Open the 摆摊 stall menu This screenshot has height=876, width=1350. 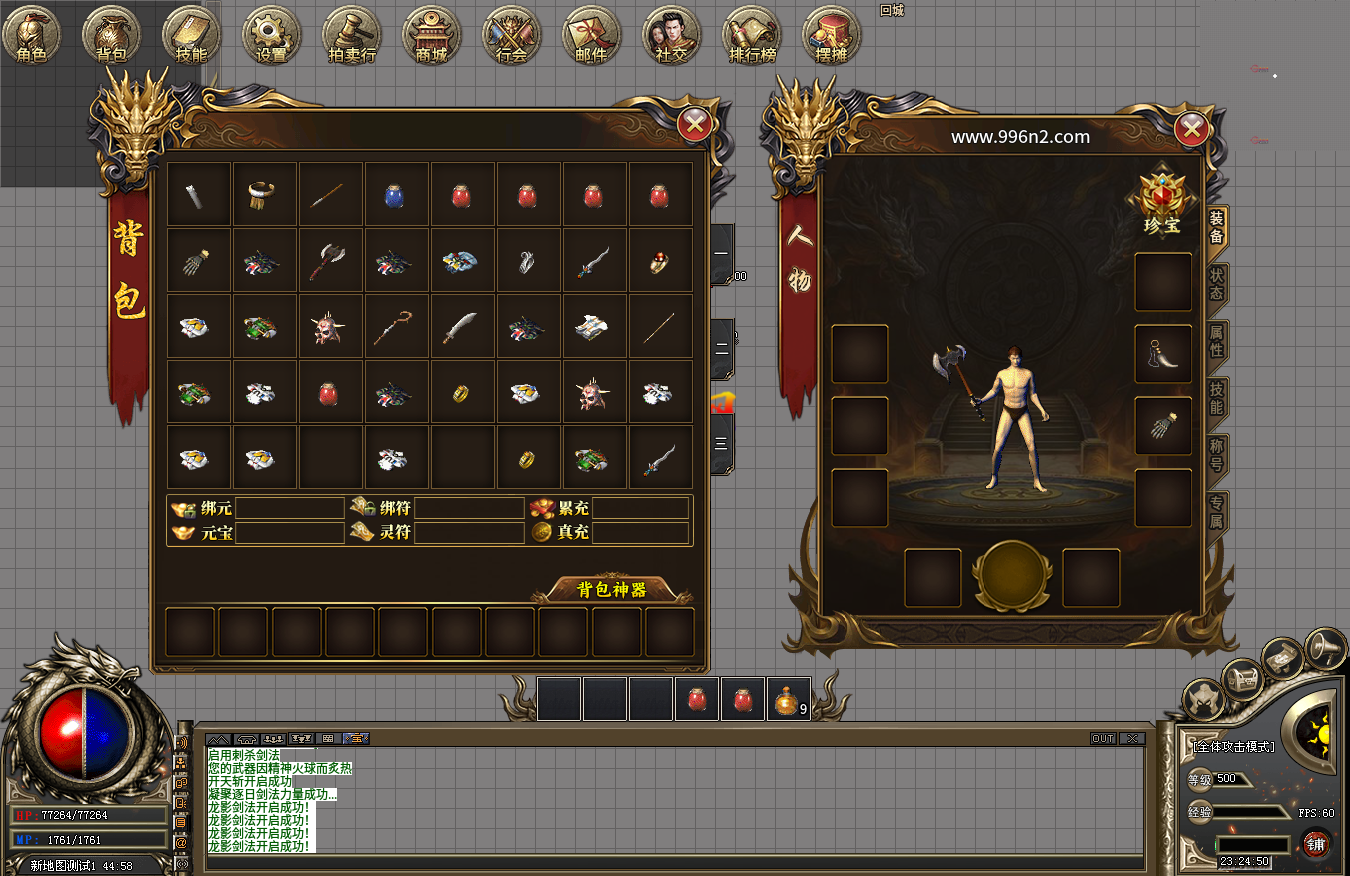pos(831,35)
